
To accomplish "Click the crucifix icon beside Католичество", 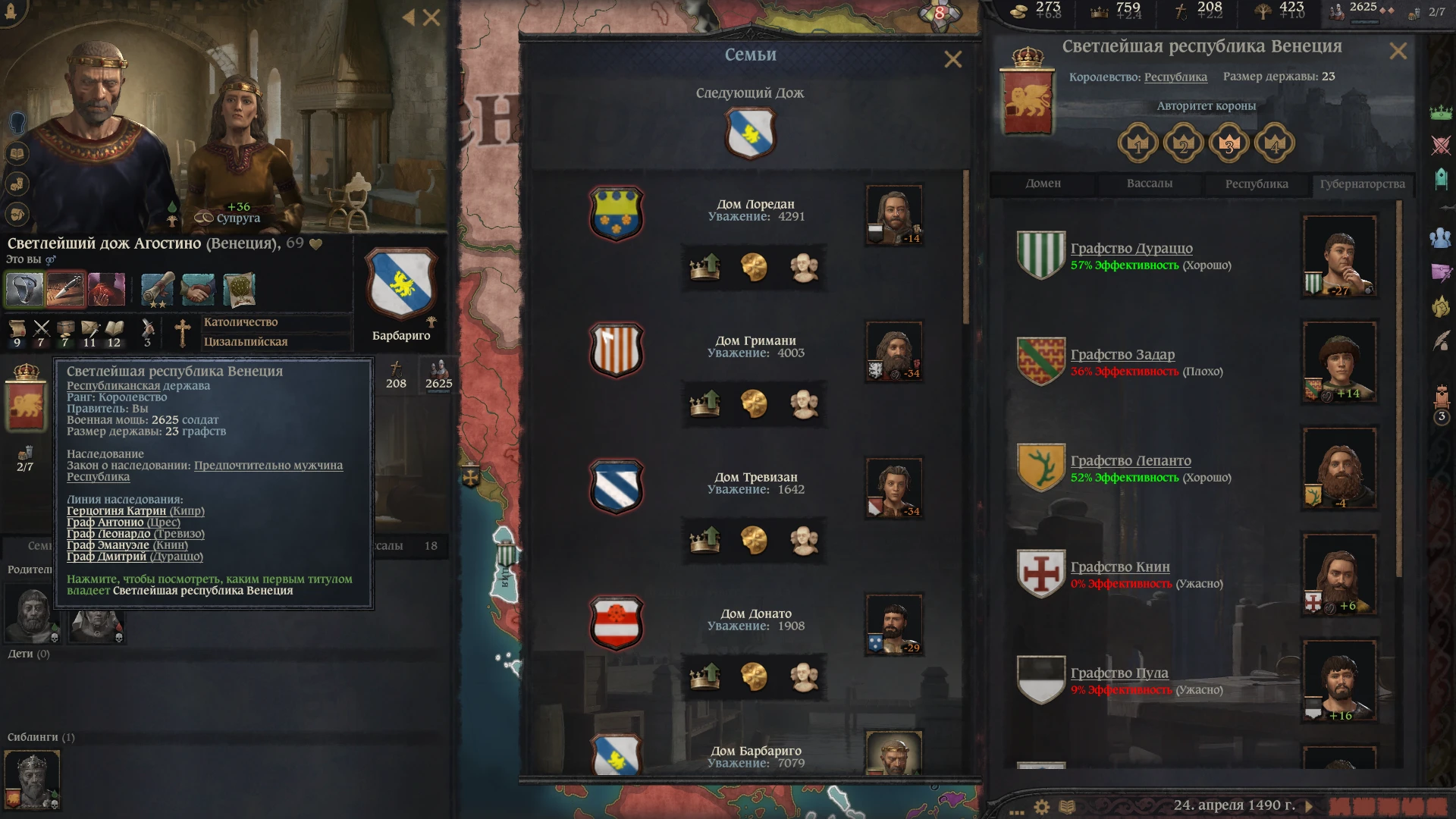I will [183, 334].
